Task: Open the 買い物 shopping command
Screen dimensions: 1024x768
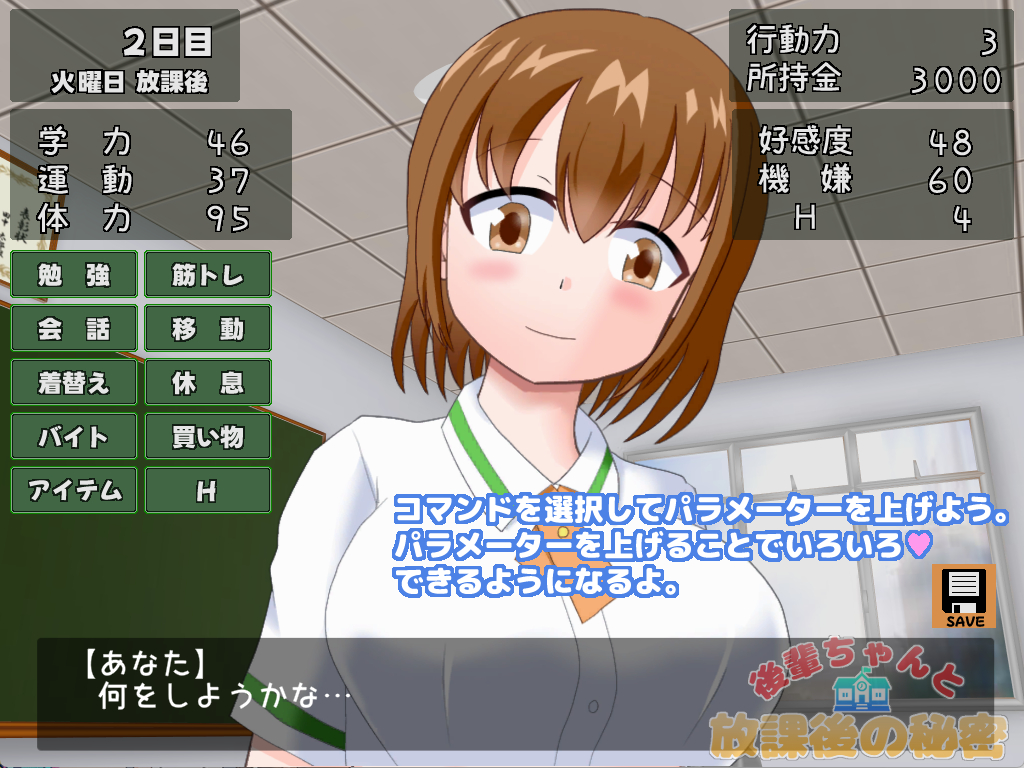Action: point(208,437)
